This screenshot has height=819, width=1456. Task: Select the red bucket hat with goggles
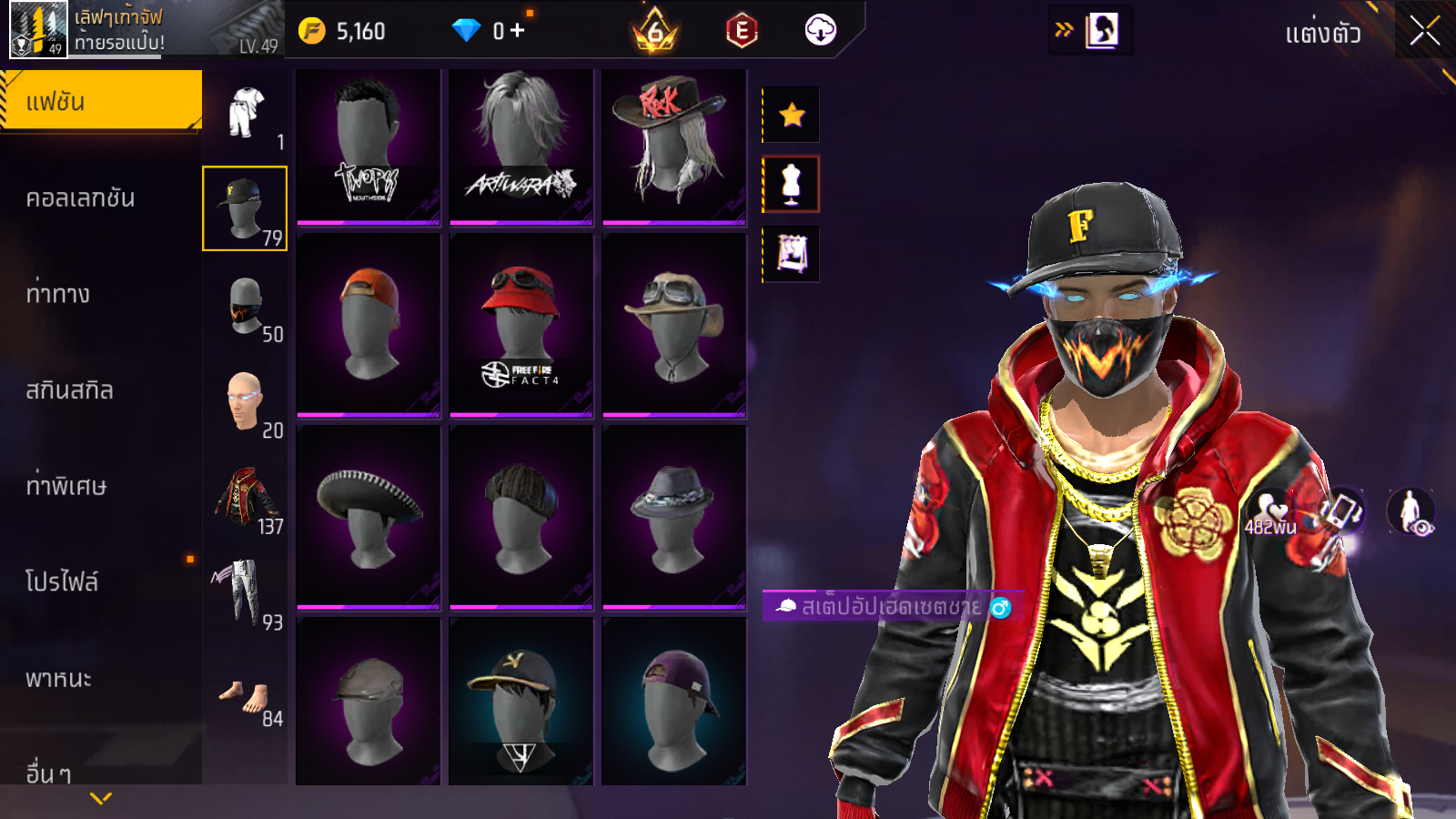click(521, 324)
